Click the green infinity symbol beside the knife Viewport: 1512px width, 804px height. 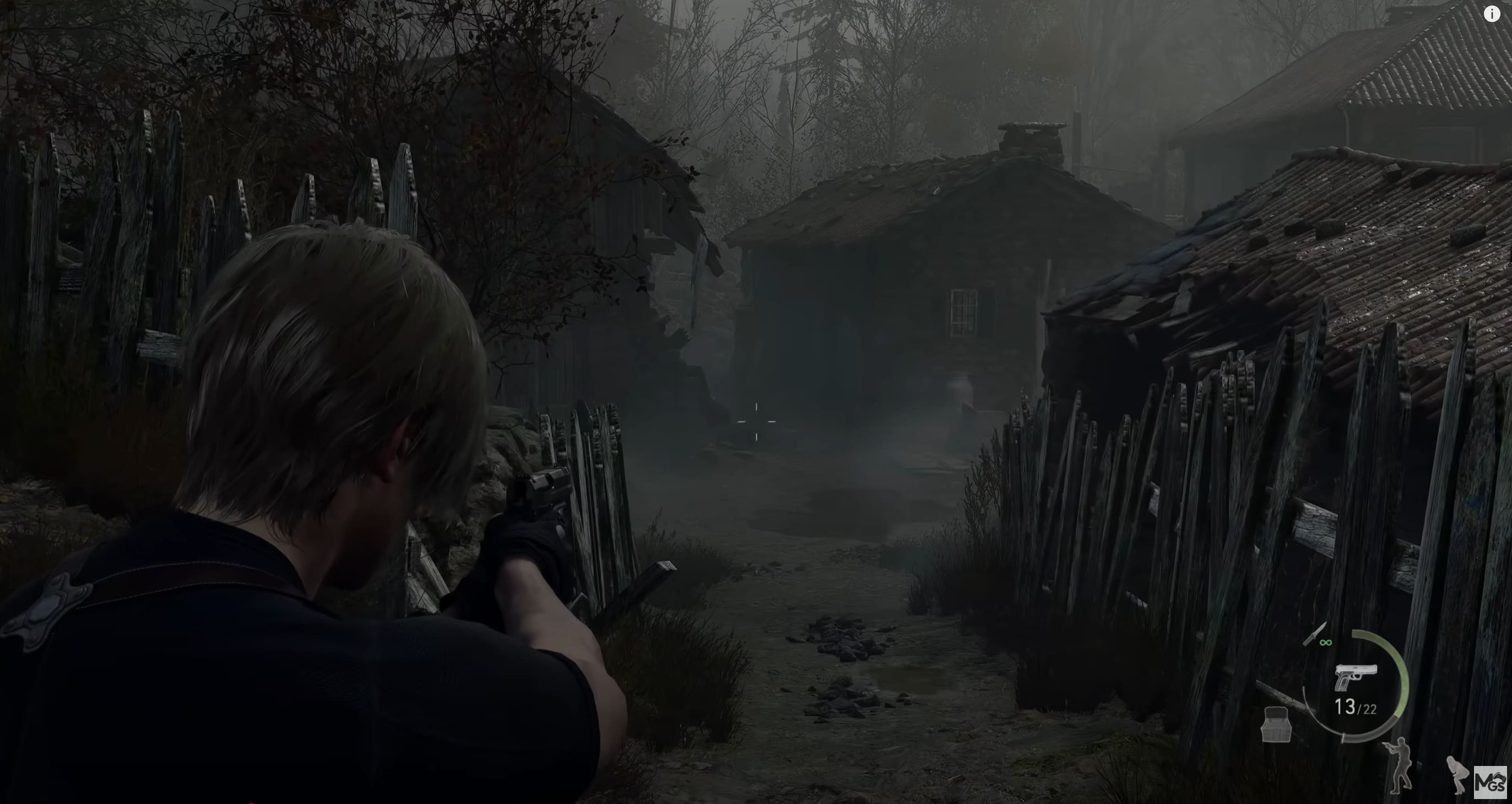coord(1326,643)
